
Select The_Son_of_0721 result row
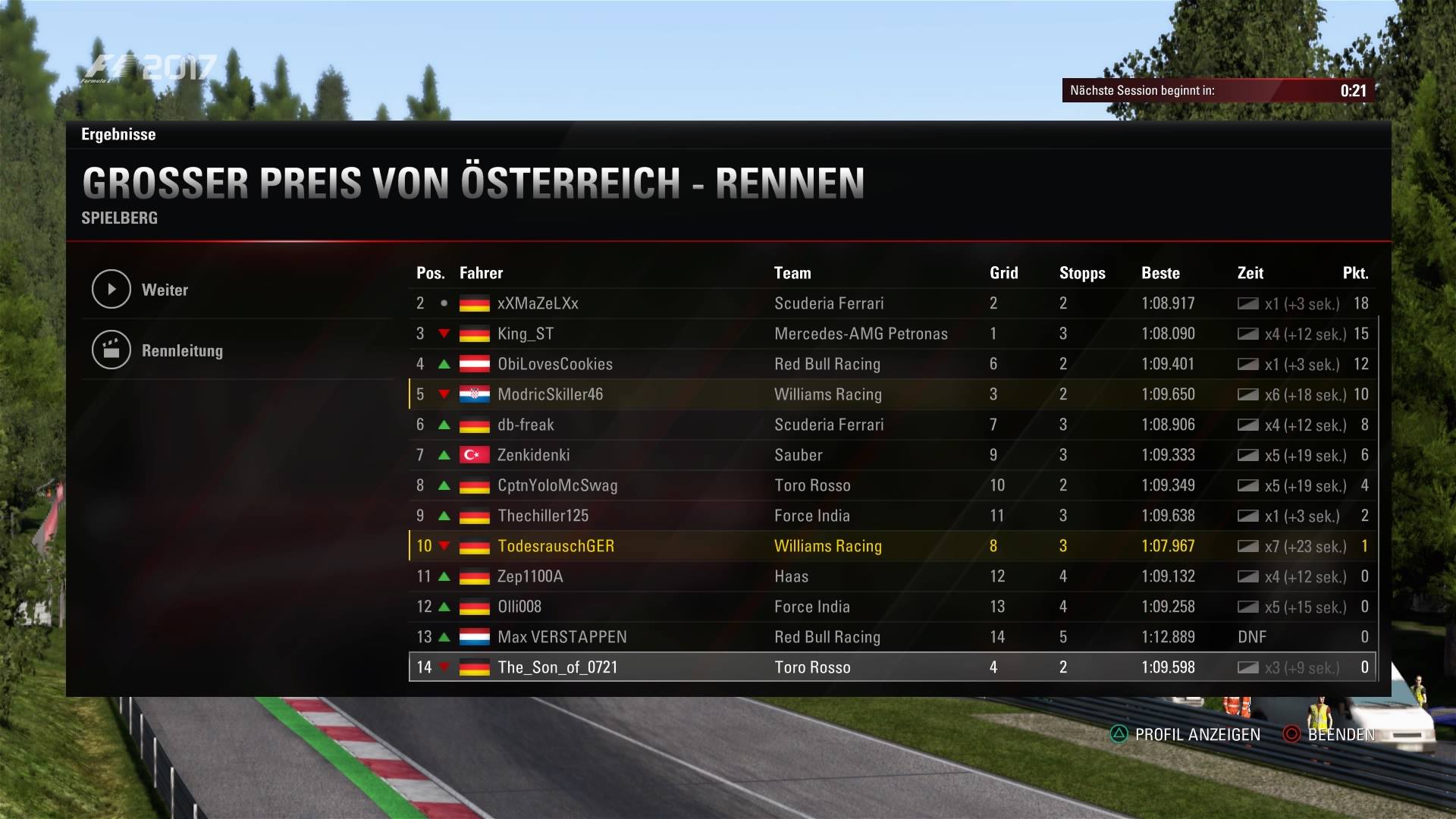coord(557,667)
